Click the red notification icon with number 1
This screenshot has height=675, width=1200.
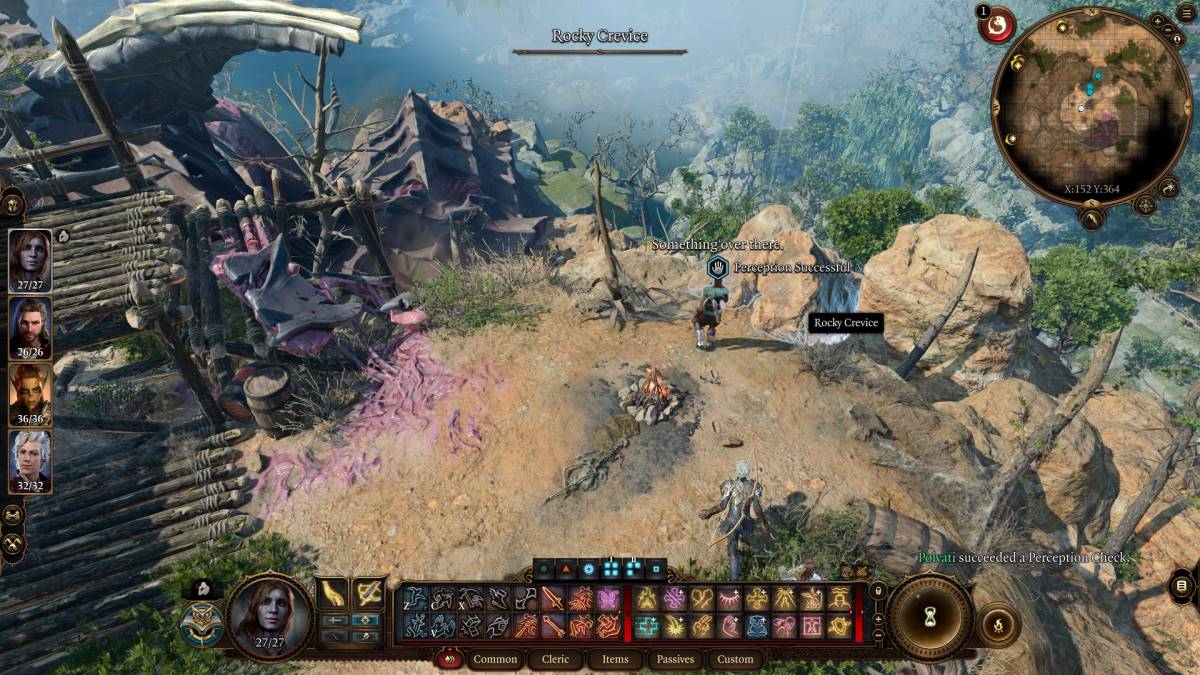(996, 25)
